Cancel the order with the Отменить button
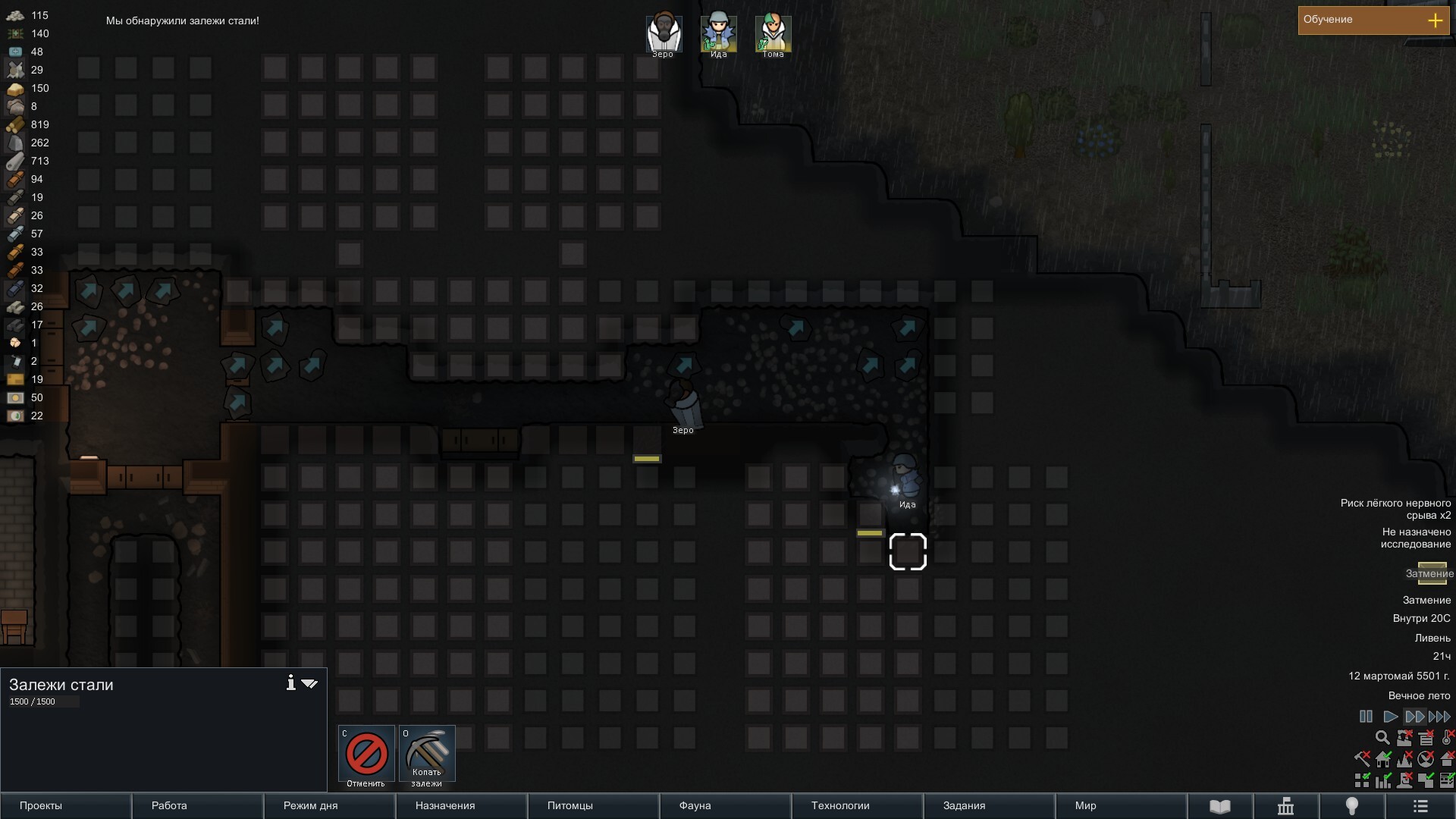The width and height of the screenshot is (1456, 819). [x=366, y=754]
